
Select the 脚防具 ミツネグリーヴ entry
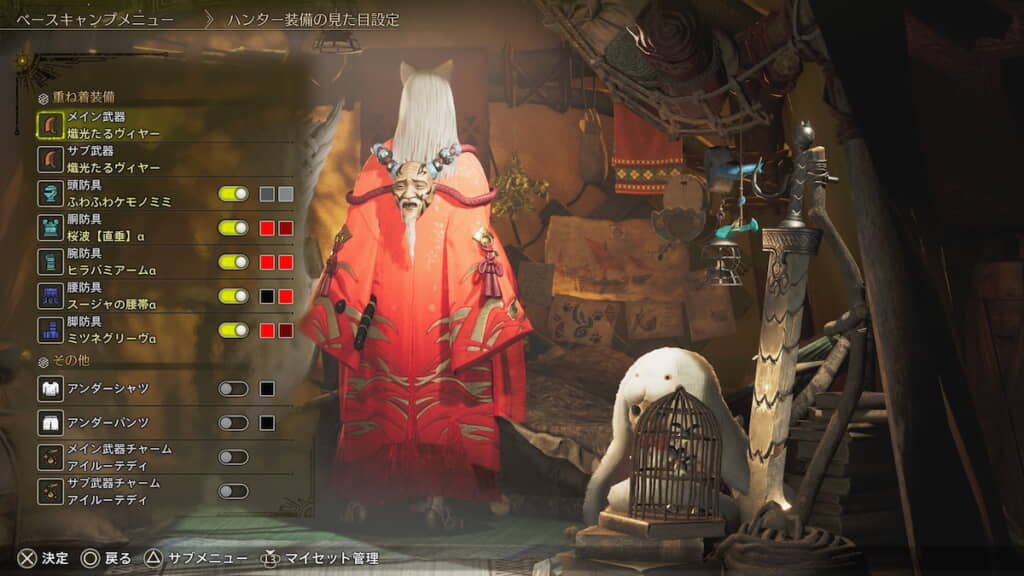(x=110, y=330)
